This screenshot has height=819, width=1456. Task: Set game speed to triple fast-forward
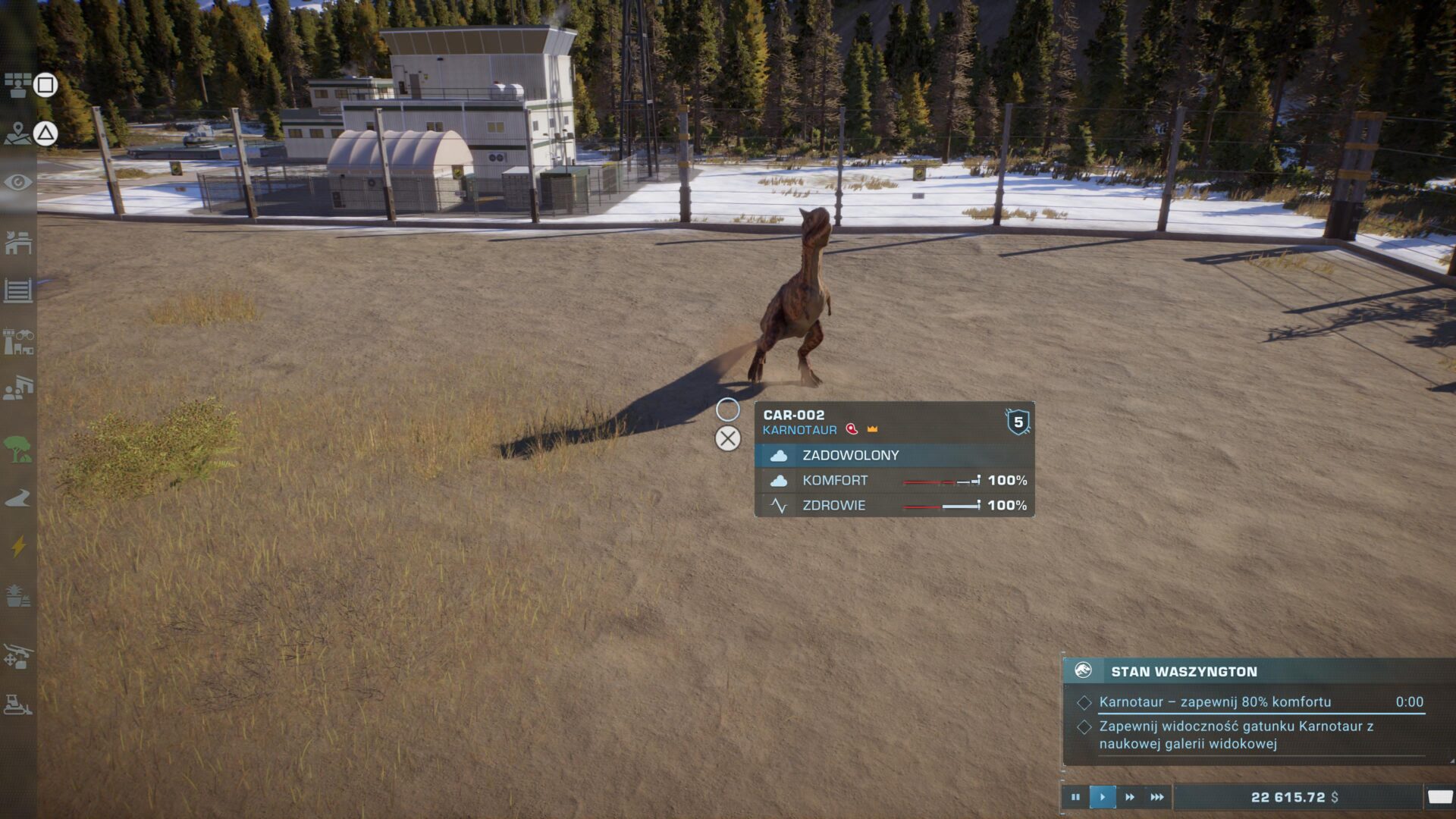(1157, 797)
